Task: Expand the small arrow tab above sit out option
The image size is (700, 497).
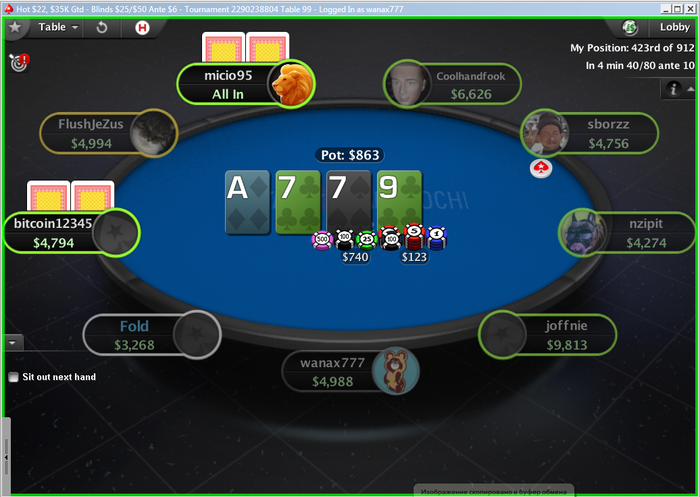Action: pyautogui.click(x=13, y=342)
